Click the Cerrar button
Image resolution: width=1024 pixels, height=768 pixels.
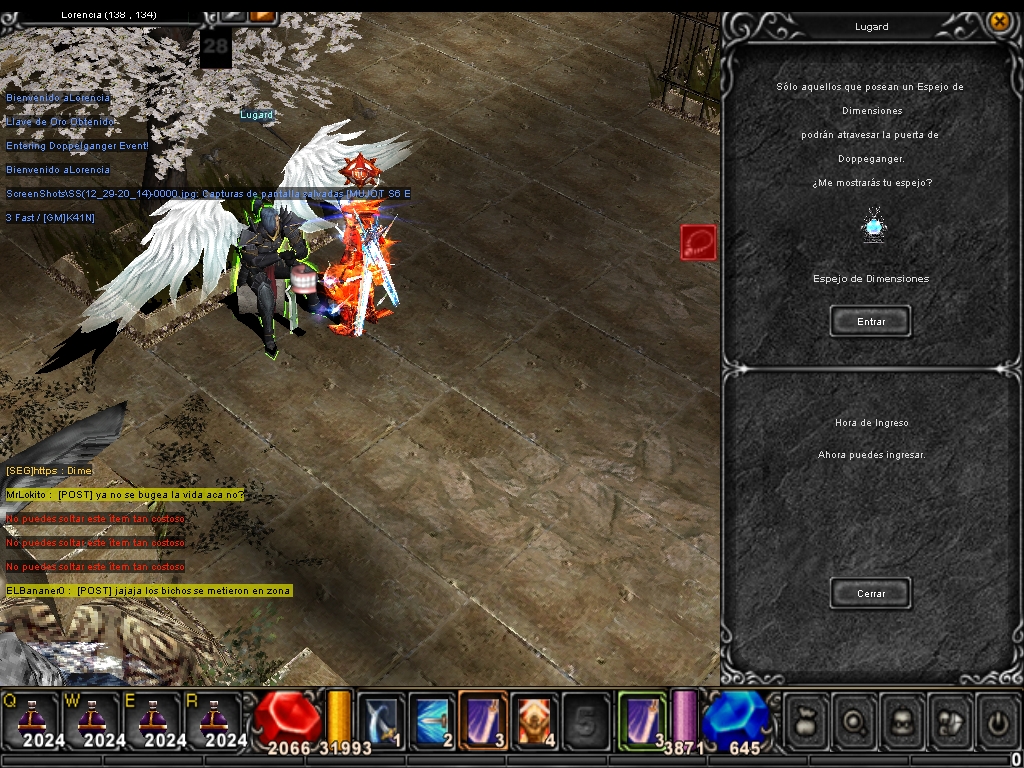point(870,593)
